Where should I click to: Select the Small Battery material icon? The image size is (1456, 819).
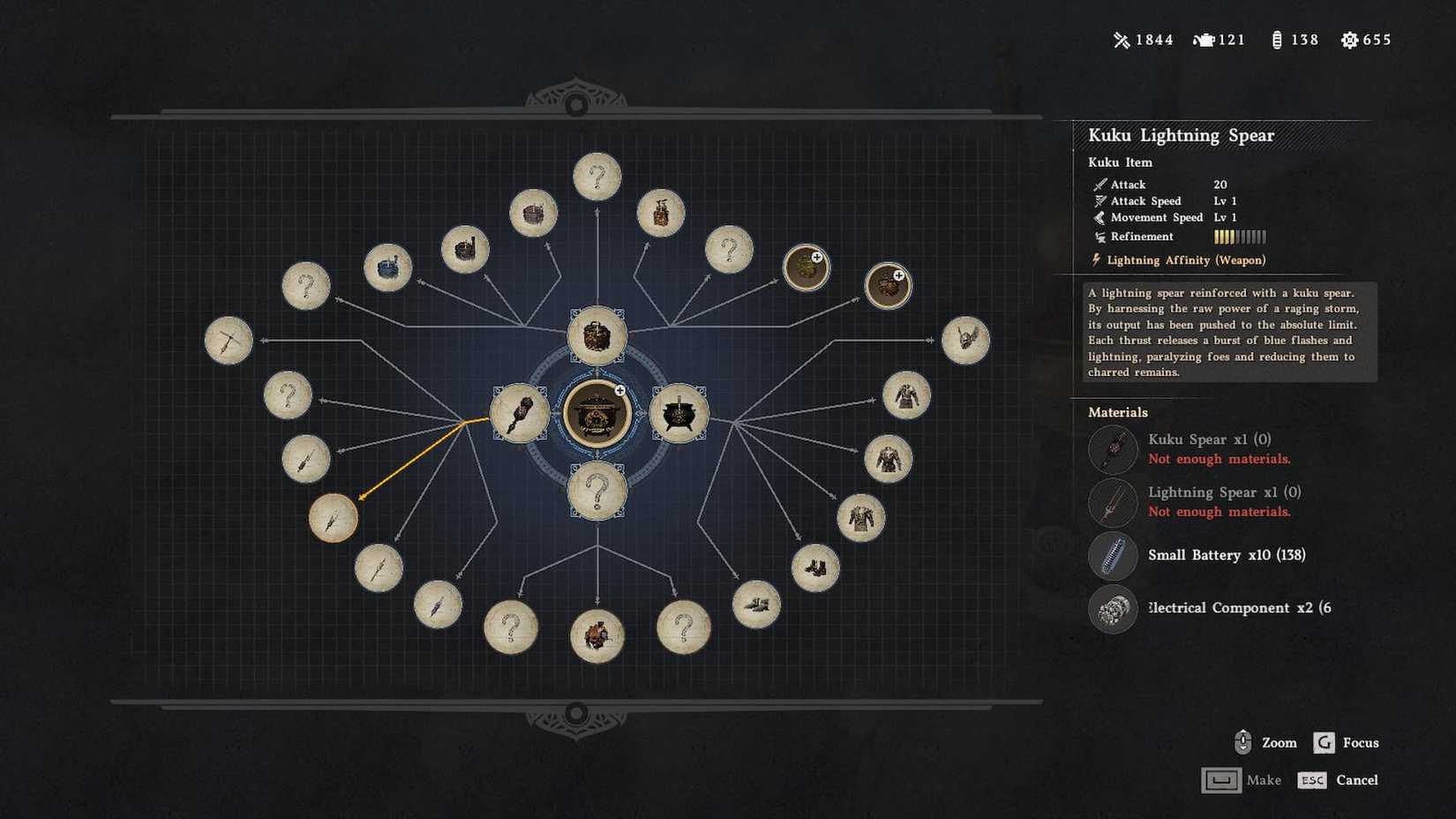(1113, 558)
